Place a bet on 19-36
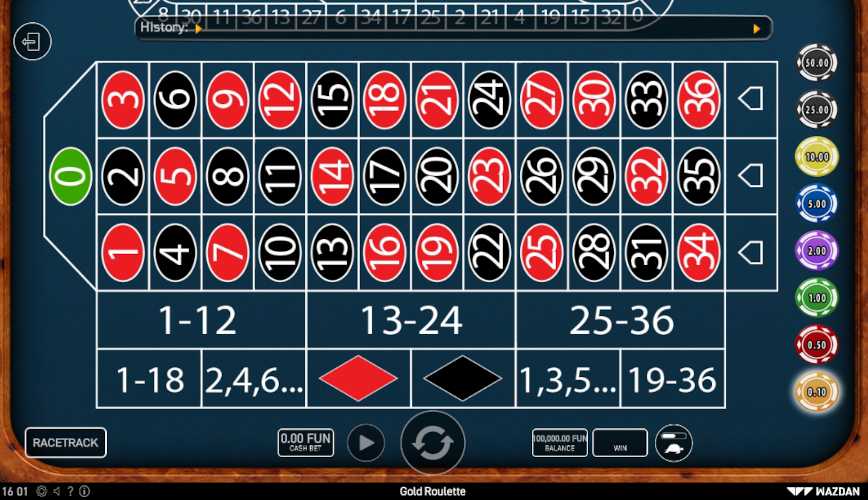Screen dimensions: 868x500 (672, 379)
